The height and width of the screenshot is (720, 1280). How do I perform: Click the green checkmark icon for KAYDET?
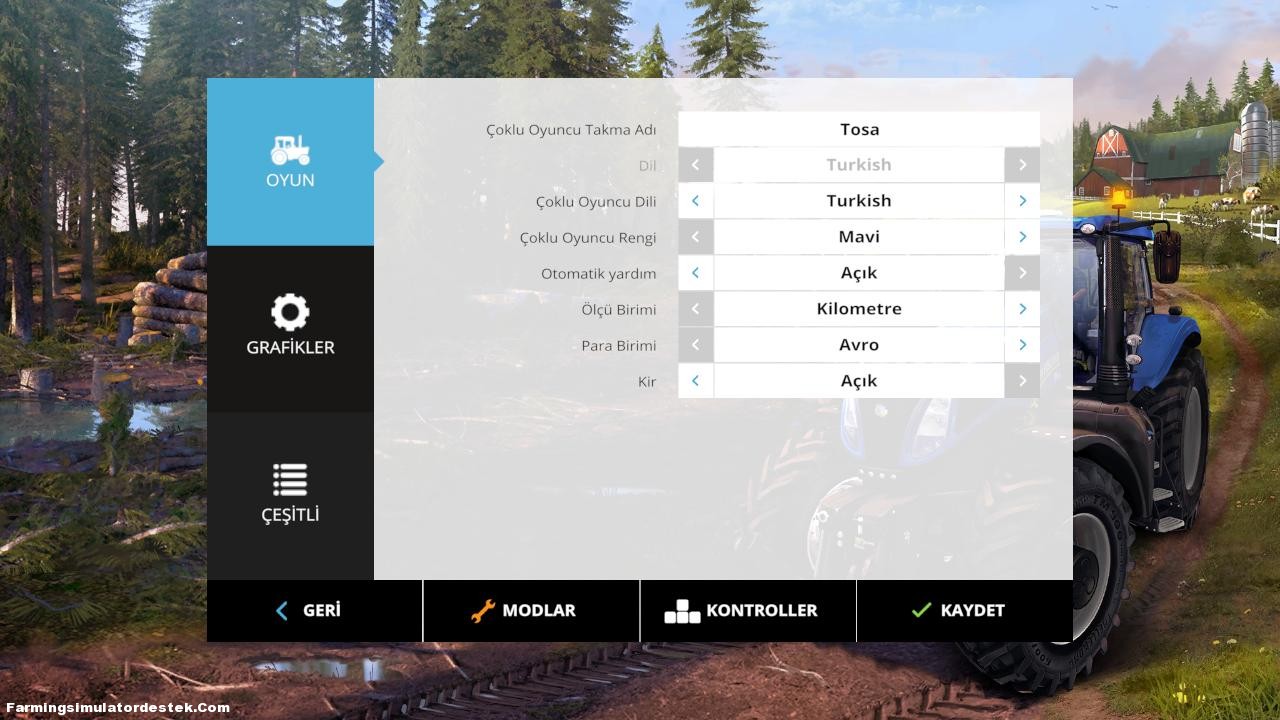point(921,610)
